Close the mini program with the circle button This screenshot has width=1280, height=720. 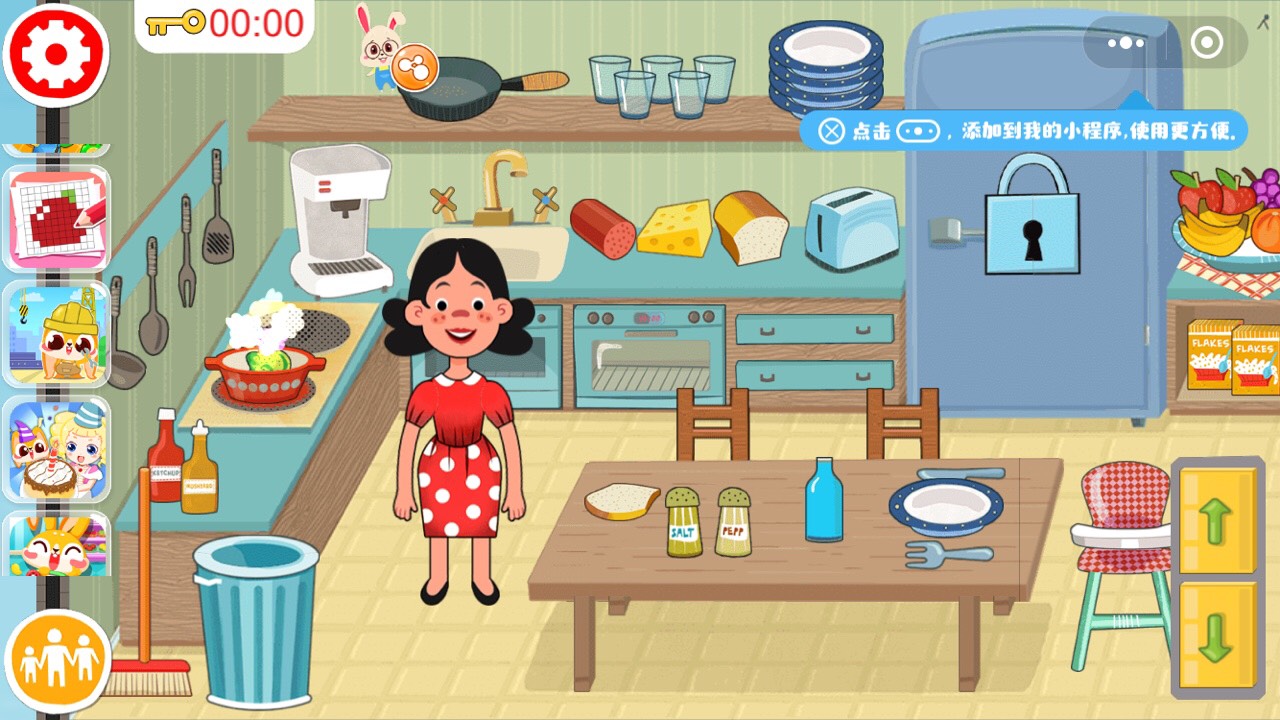tap(1207, 43)
